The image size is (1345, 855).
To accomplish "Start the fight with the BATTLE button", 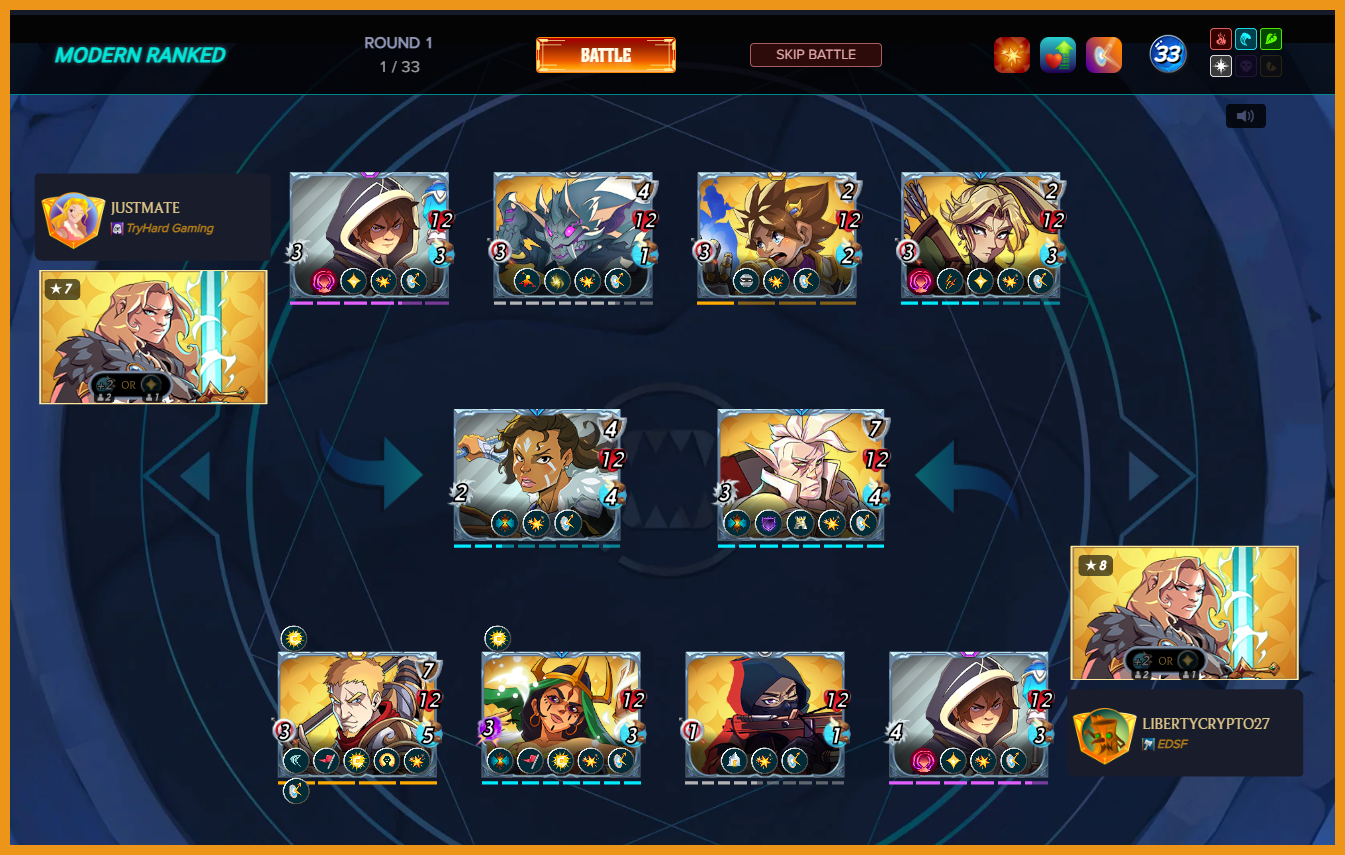I will [605, 55].
